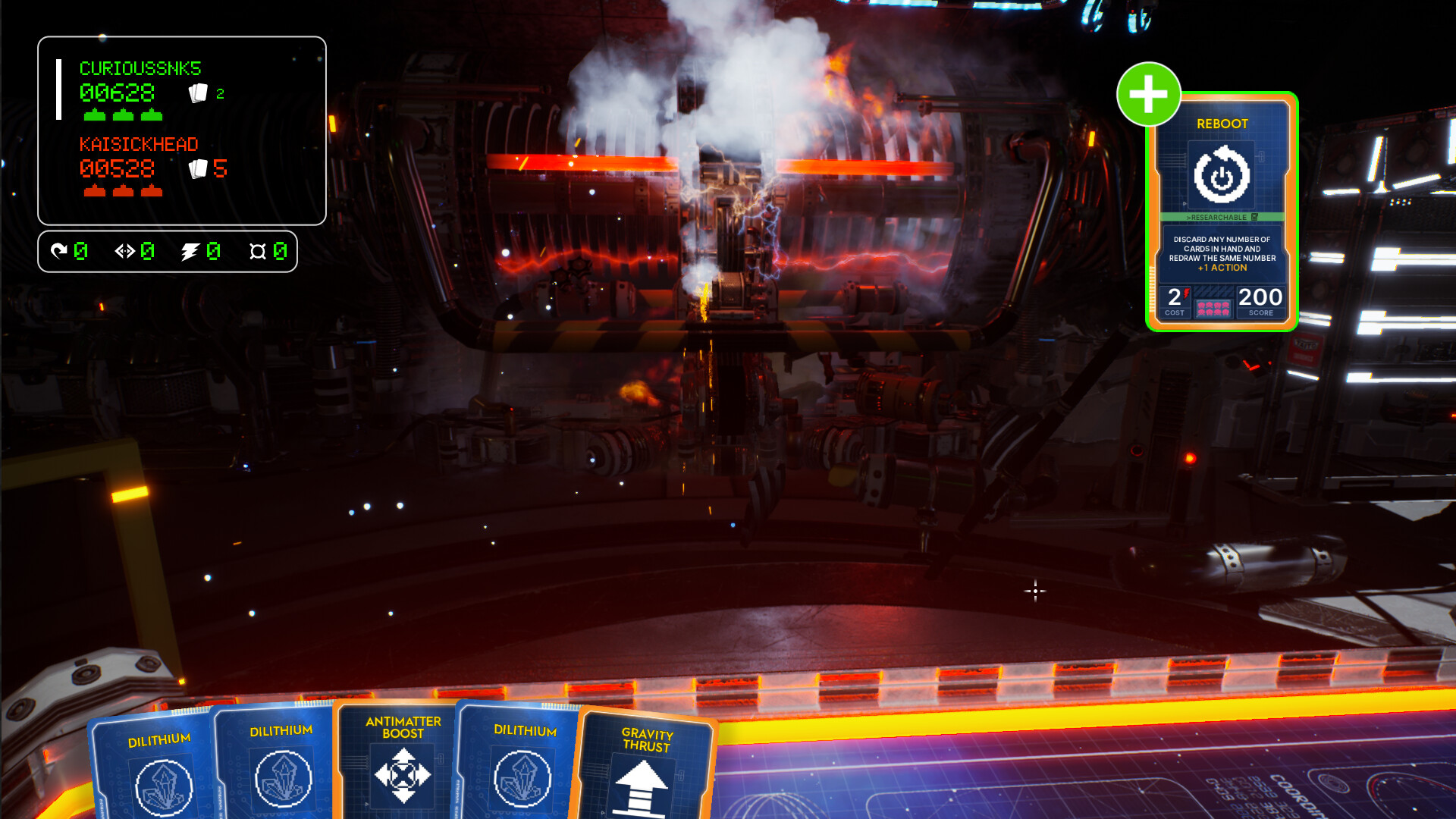Image resolution: width=1456 pixels, height=819 pixels.
Task: Click the REBOOT card title
Action: [x=1221, y=123]
